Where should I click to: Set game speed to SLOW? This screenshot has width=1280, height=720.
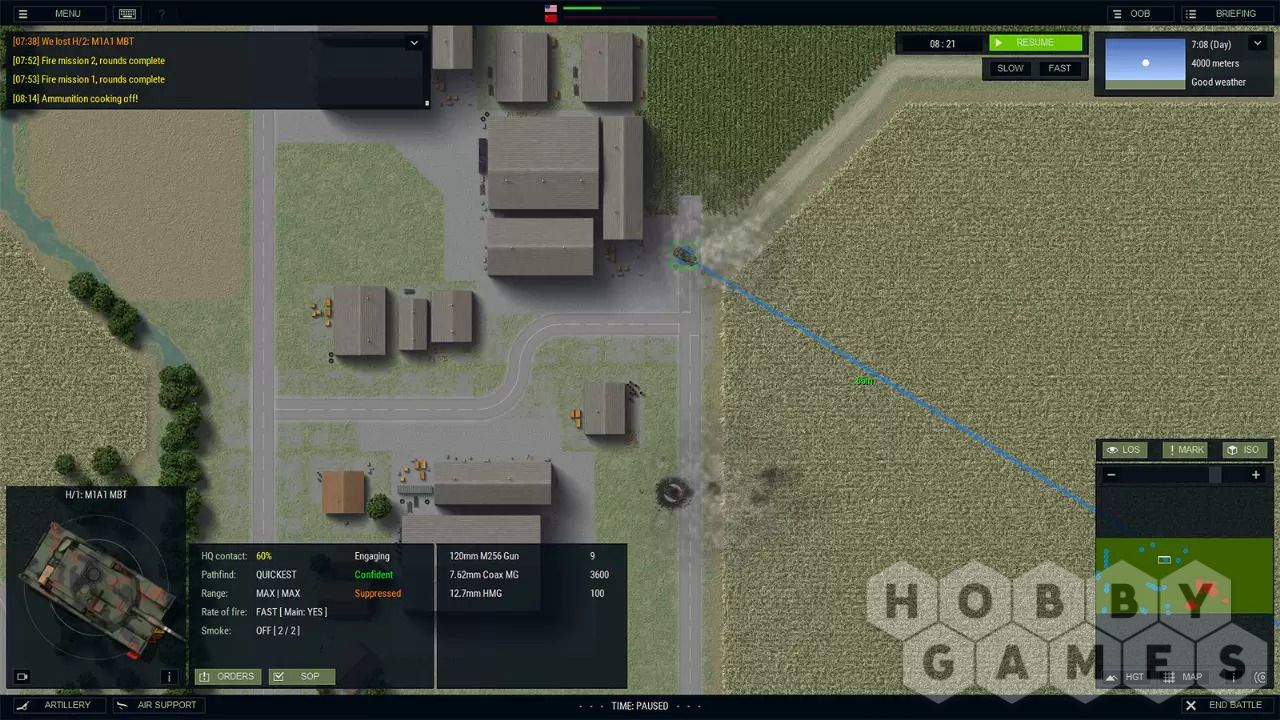tap(1010, 68)
